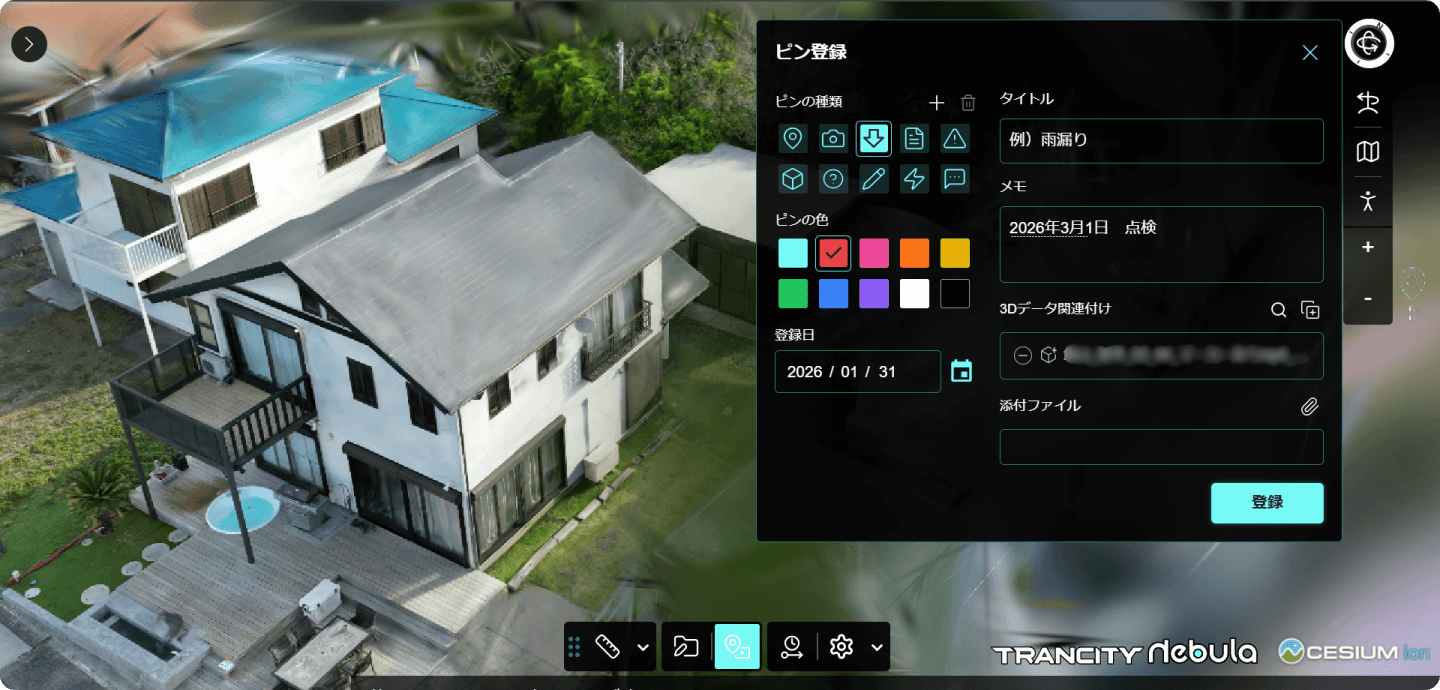Click the タイトル title input field
This screenshot has width=1440, height=690.
pos(1161,141)
